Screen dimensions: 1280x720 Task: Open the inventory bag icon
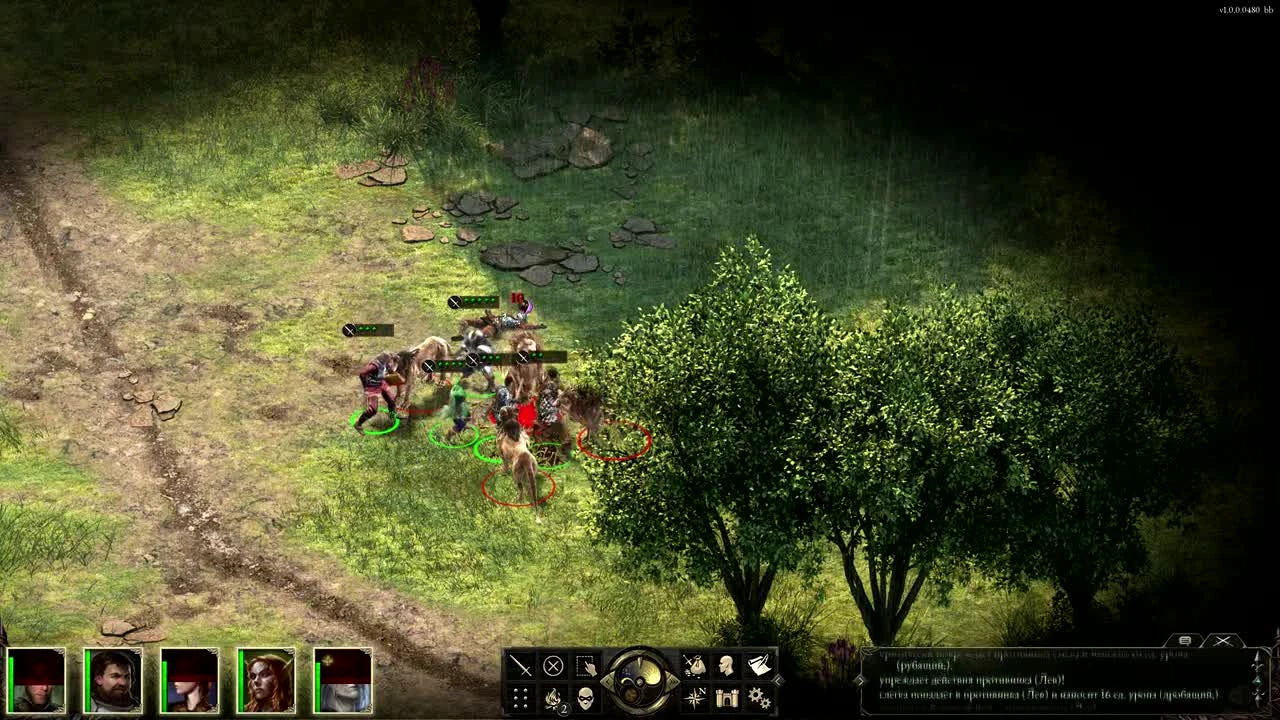(x=694, y=666)
